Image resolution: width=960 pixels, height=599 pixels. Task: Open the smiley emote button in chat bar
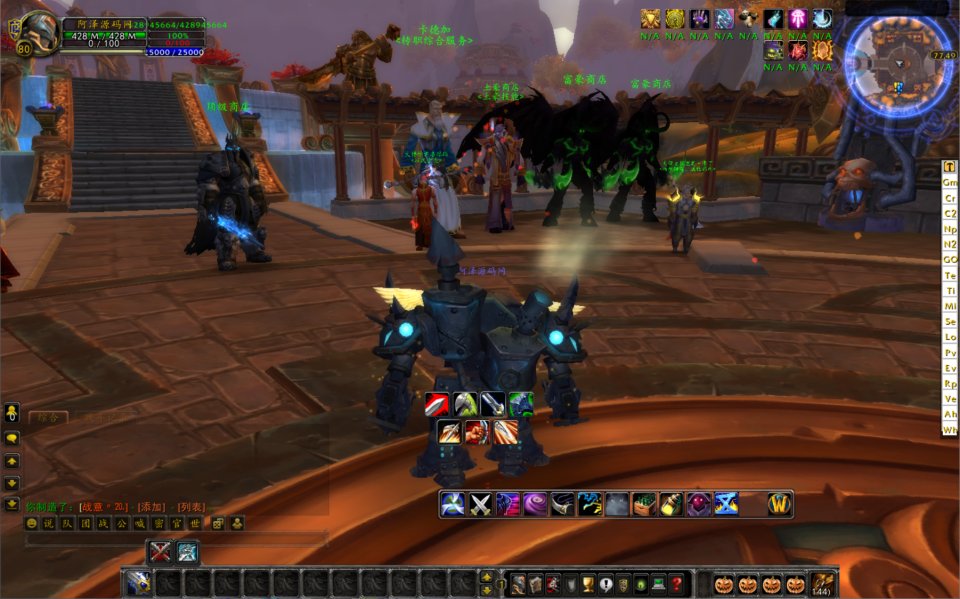click(31, 523)
